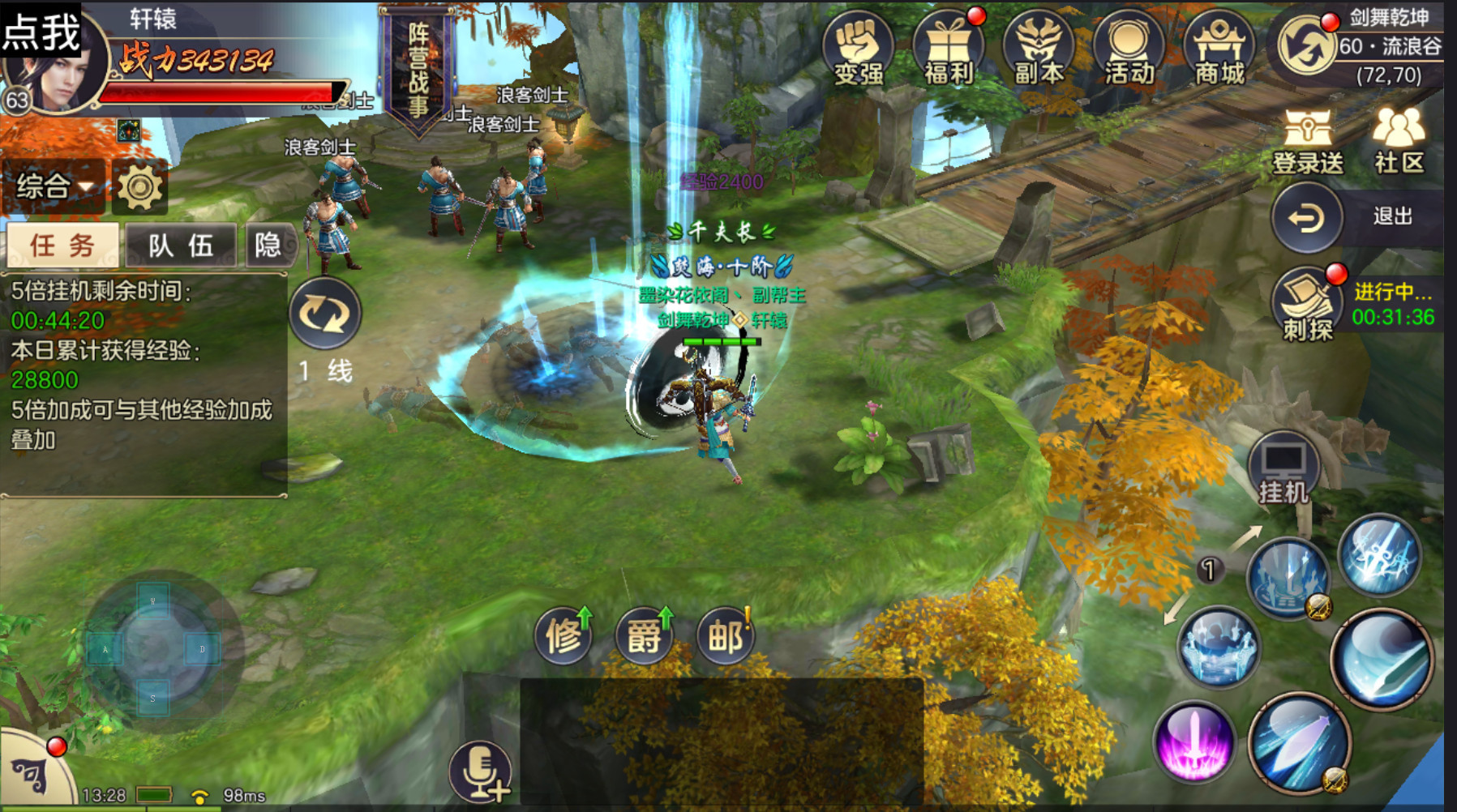The image size is (1457, 812).
Task: Hide the quest panel with 隐 button
Action: point(268,245)
